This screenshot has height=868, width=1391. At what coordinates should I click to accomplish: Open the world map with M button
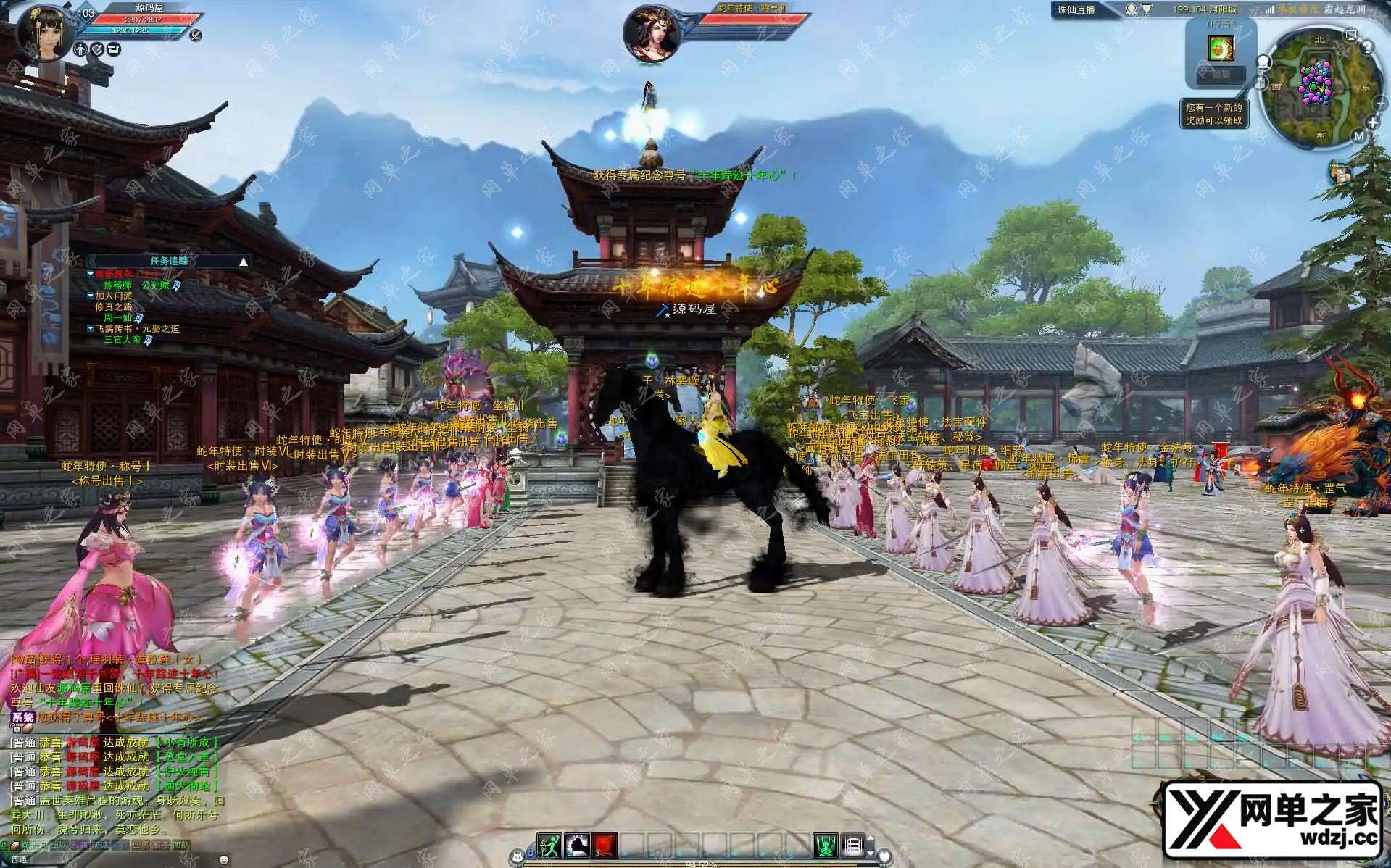pyautogui.click(x=1358, y=135)
